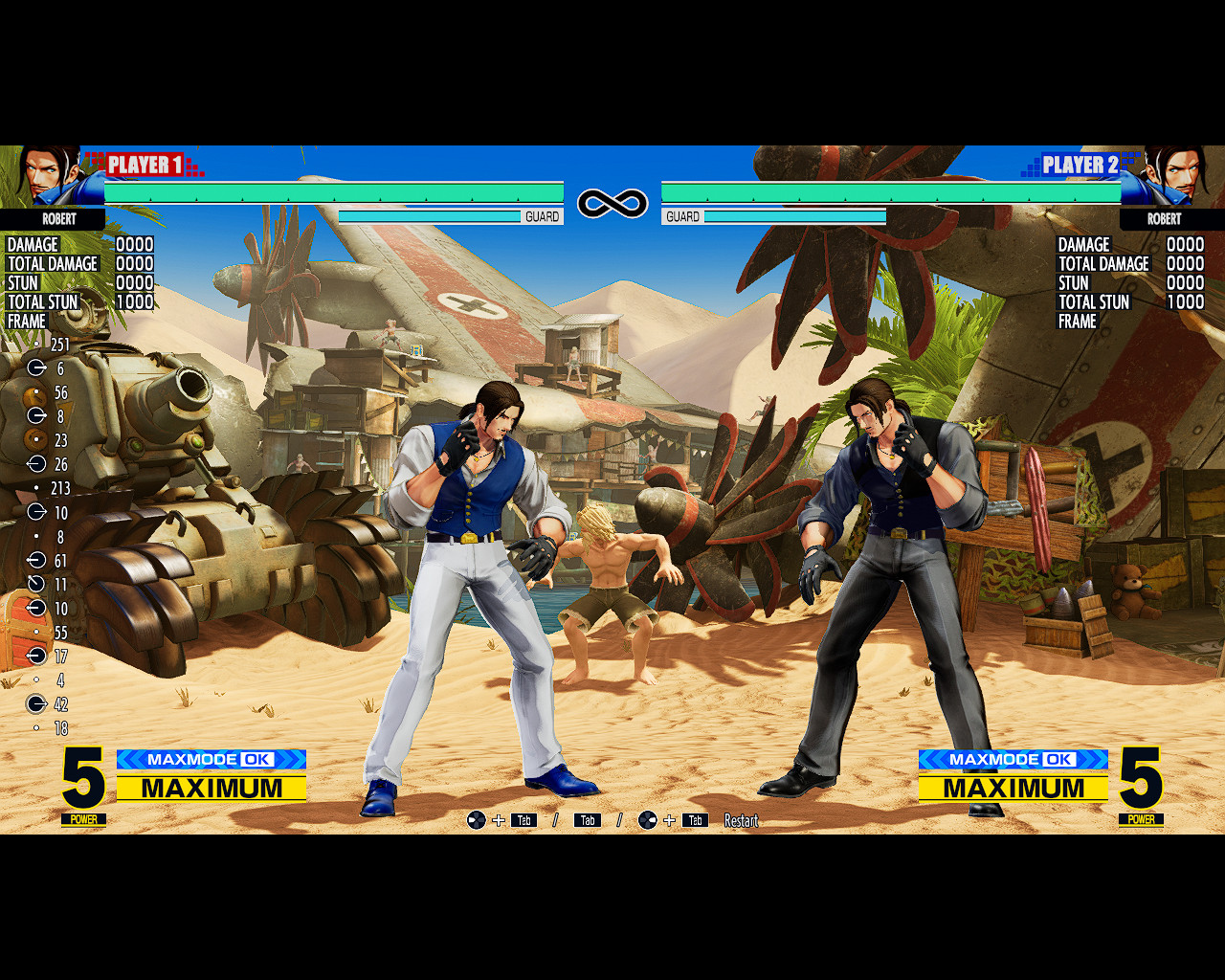Expand the FRAME row in Player 1's stats
The height and width of the screenshot is (980, 1225).
point(27,322)
